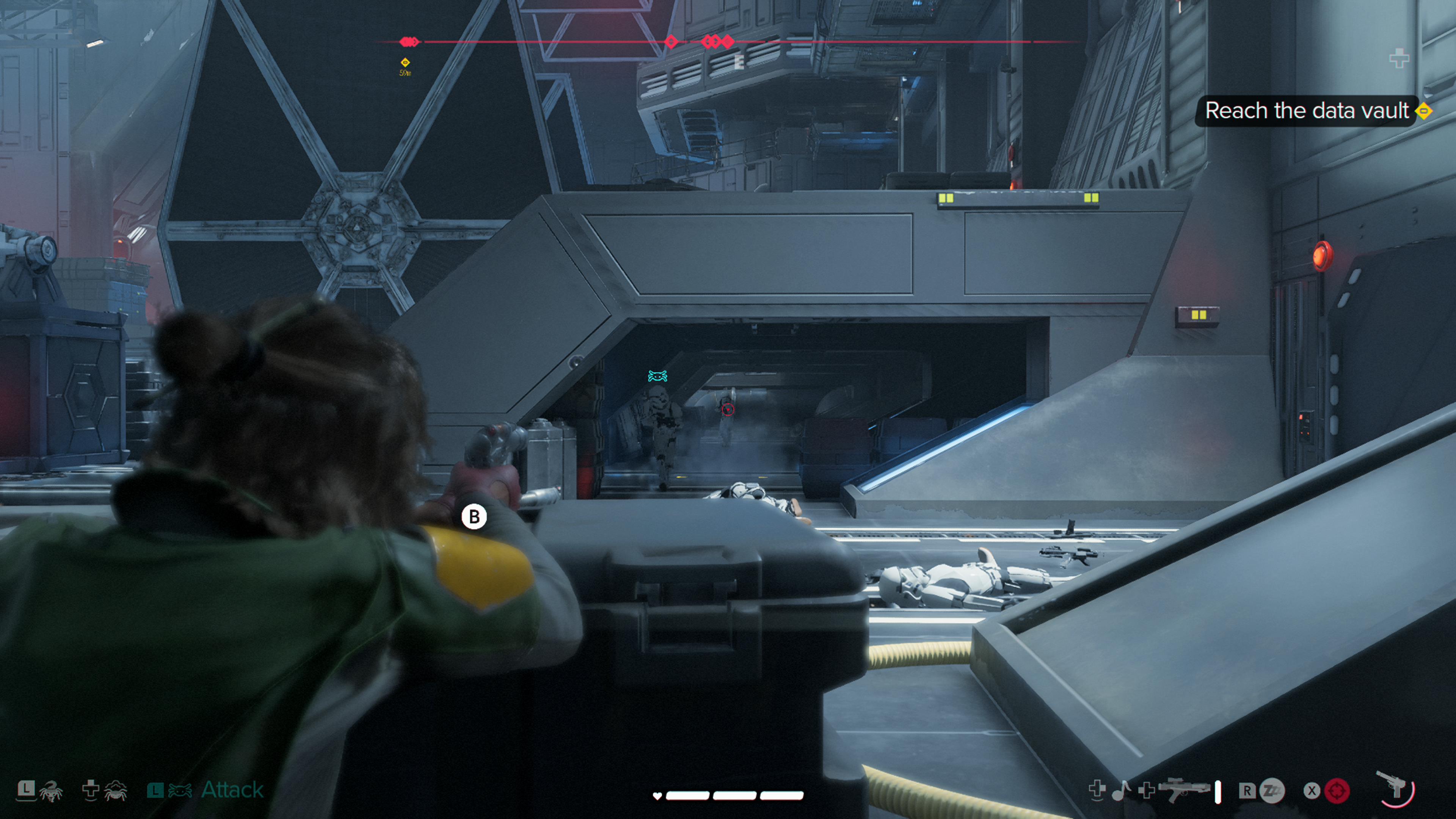1456x819 pixels.
Task: Select the music note whistle icon
Action: click(x=1121, y=790)
